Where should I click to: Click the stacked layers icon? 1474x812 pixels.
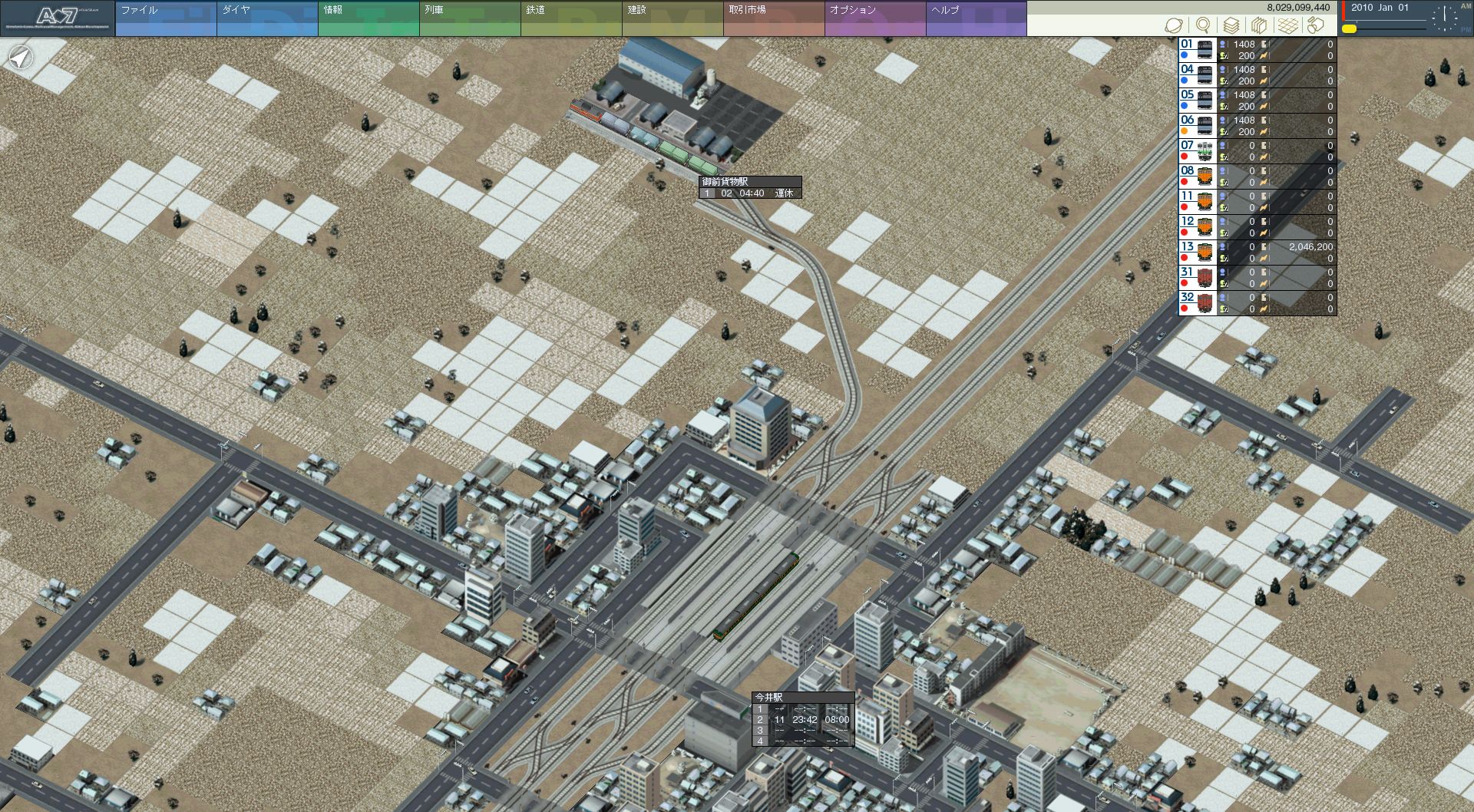1231,25
